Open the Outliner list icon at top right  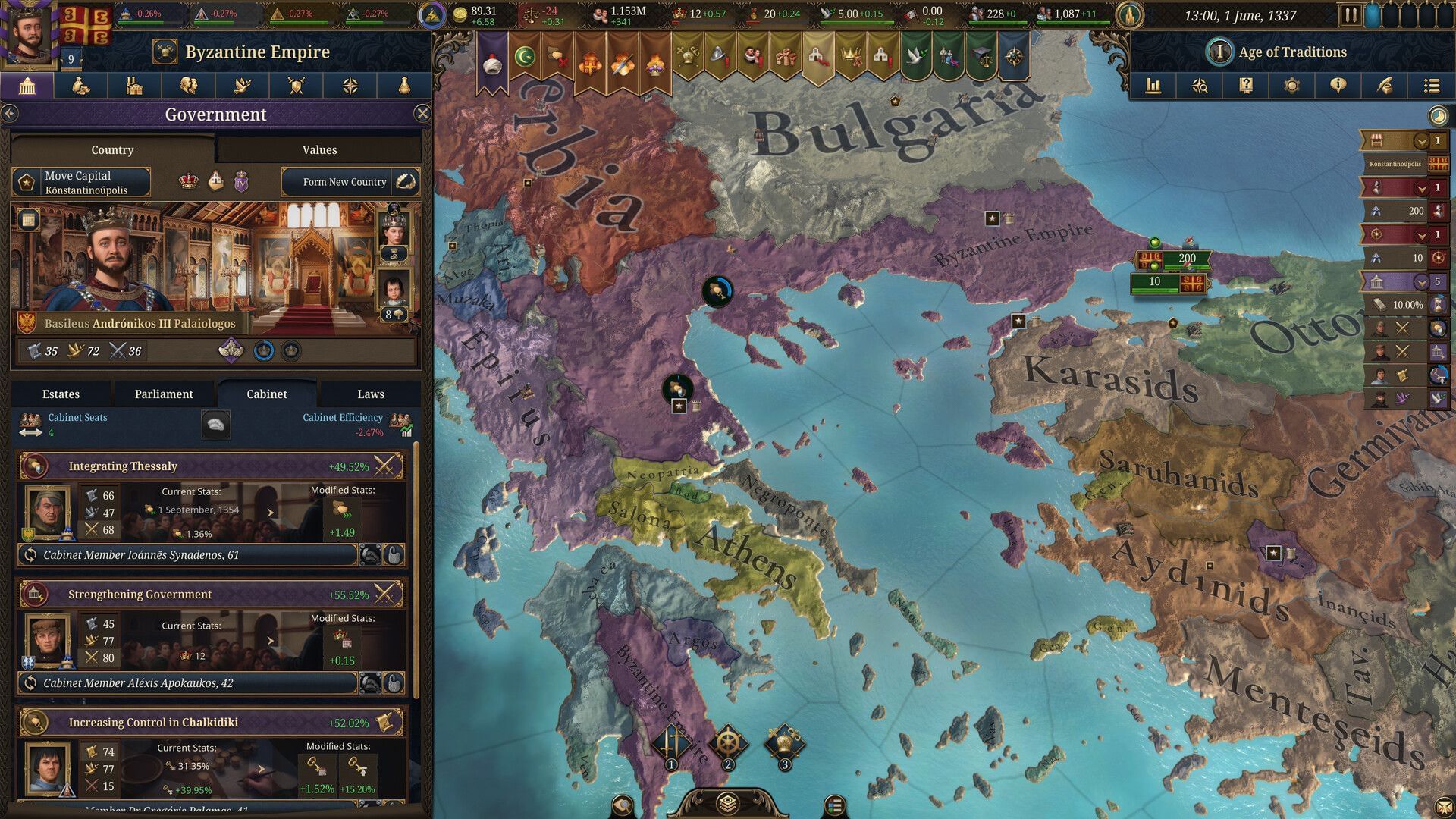1432,85
